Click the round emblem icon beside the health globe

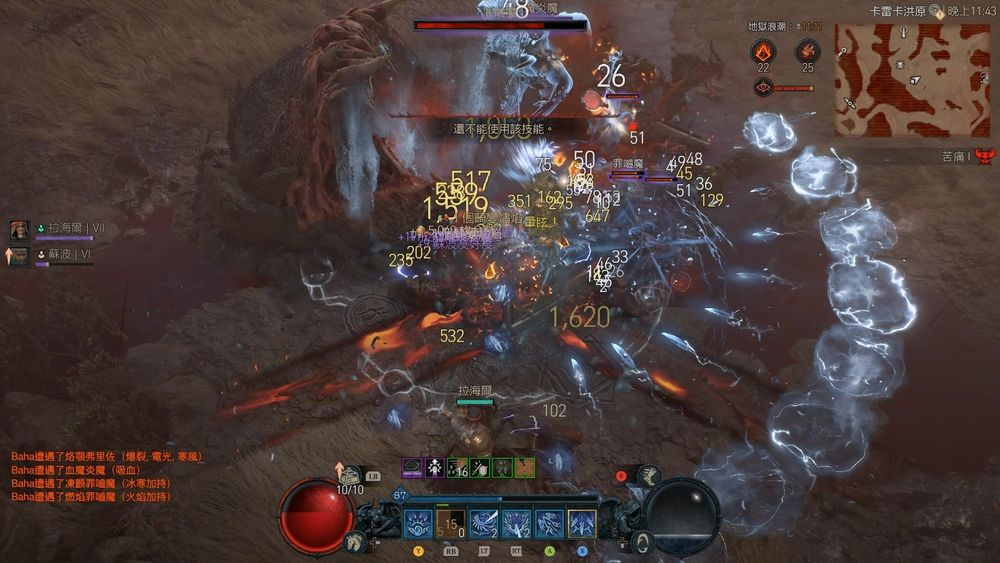click(644, 540)
